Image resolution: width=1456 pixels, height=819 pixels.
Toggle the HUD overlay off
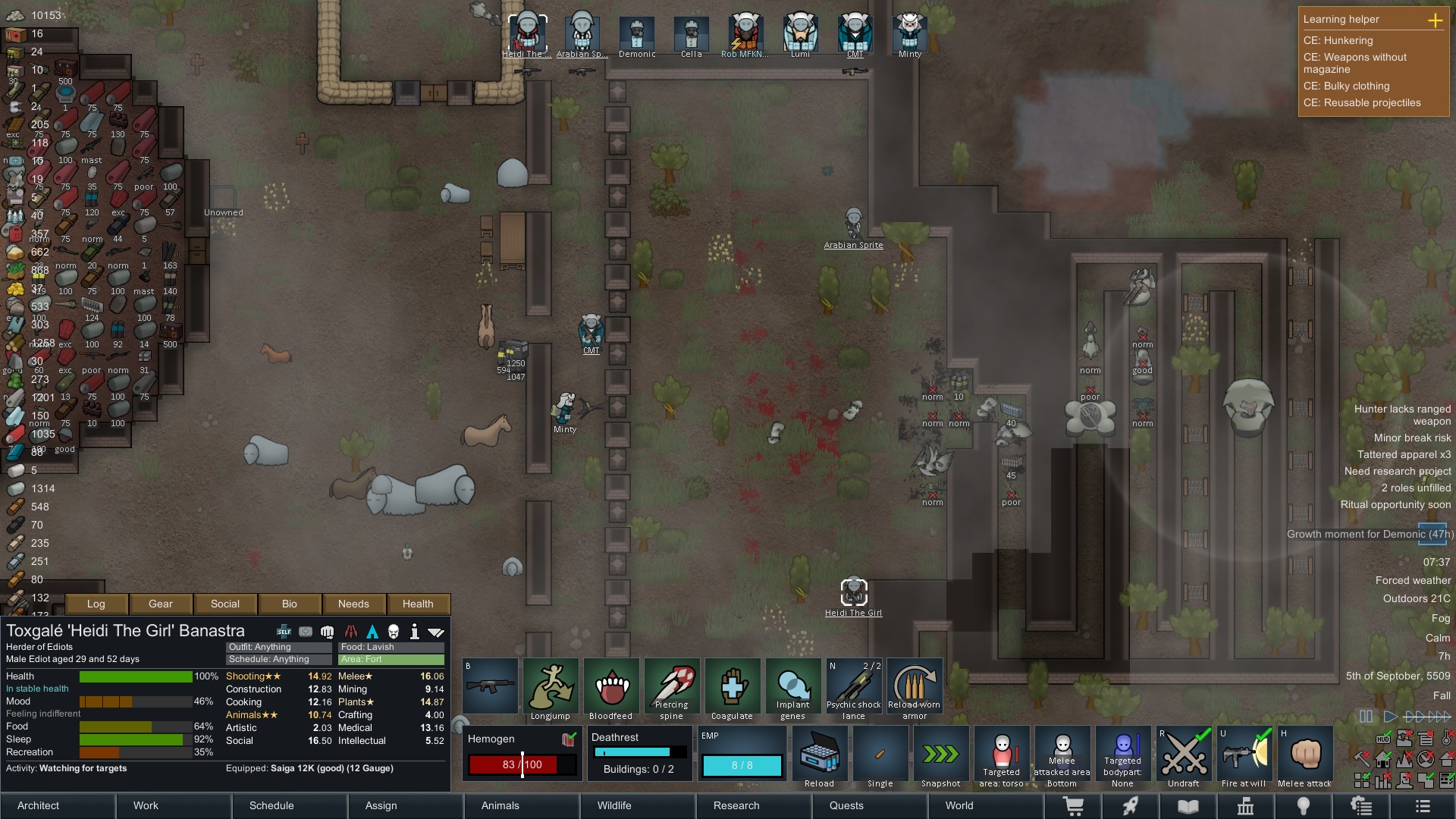click(x=1383, y=739)
